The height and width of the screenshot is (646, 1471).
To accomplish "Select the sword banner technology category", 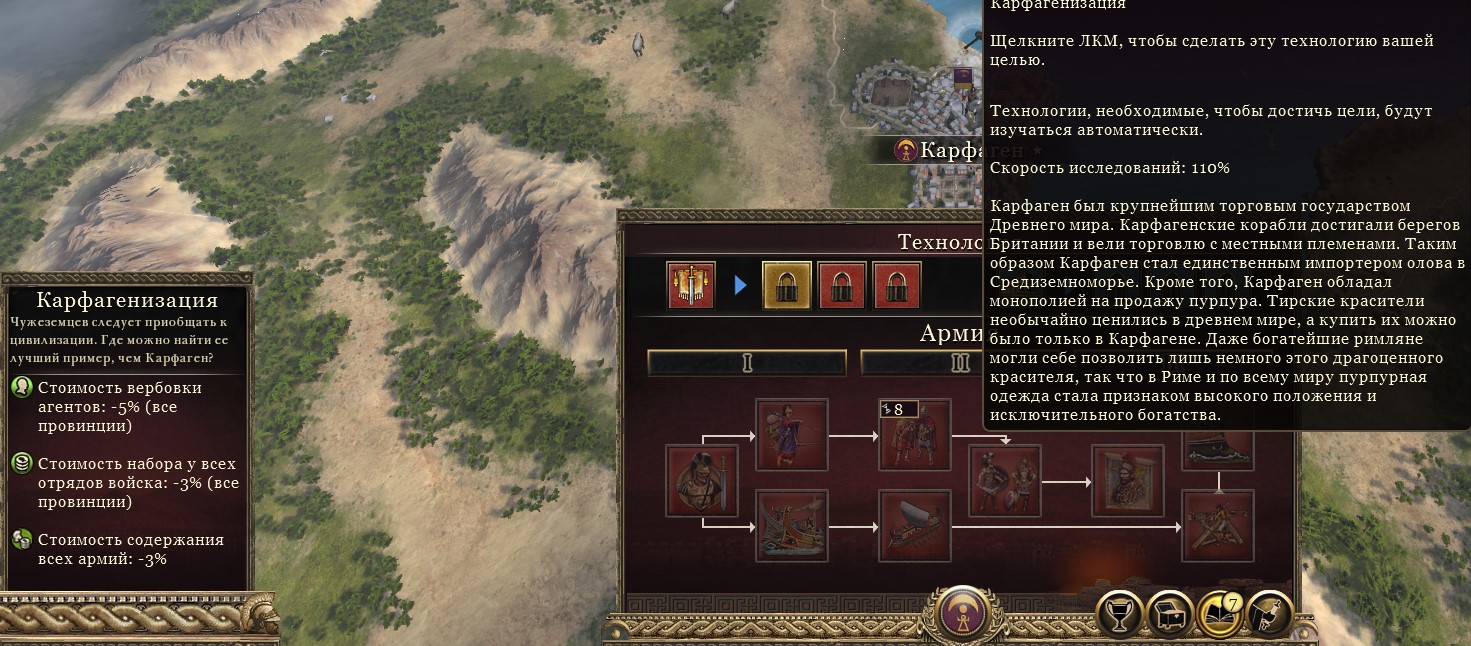I will pos(691,285).
